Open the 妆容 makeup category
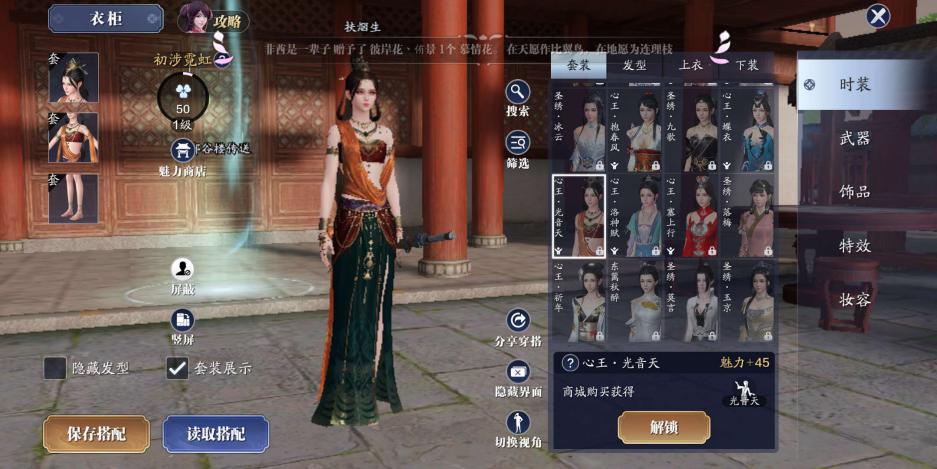Image resolution: width=937 pixels, height=469 pixels. (855, 299)
